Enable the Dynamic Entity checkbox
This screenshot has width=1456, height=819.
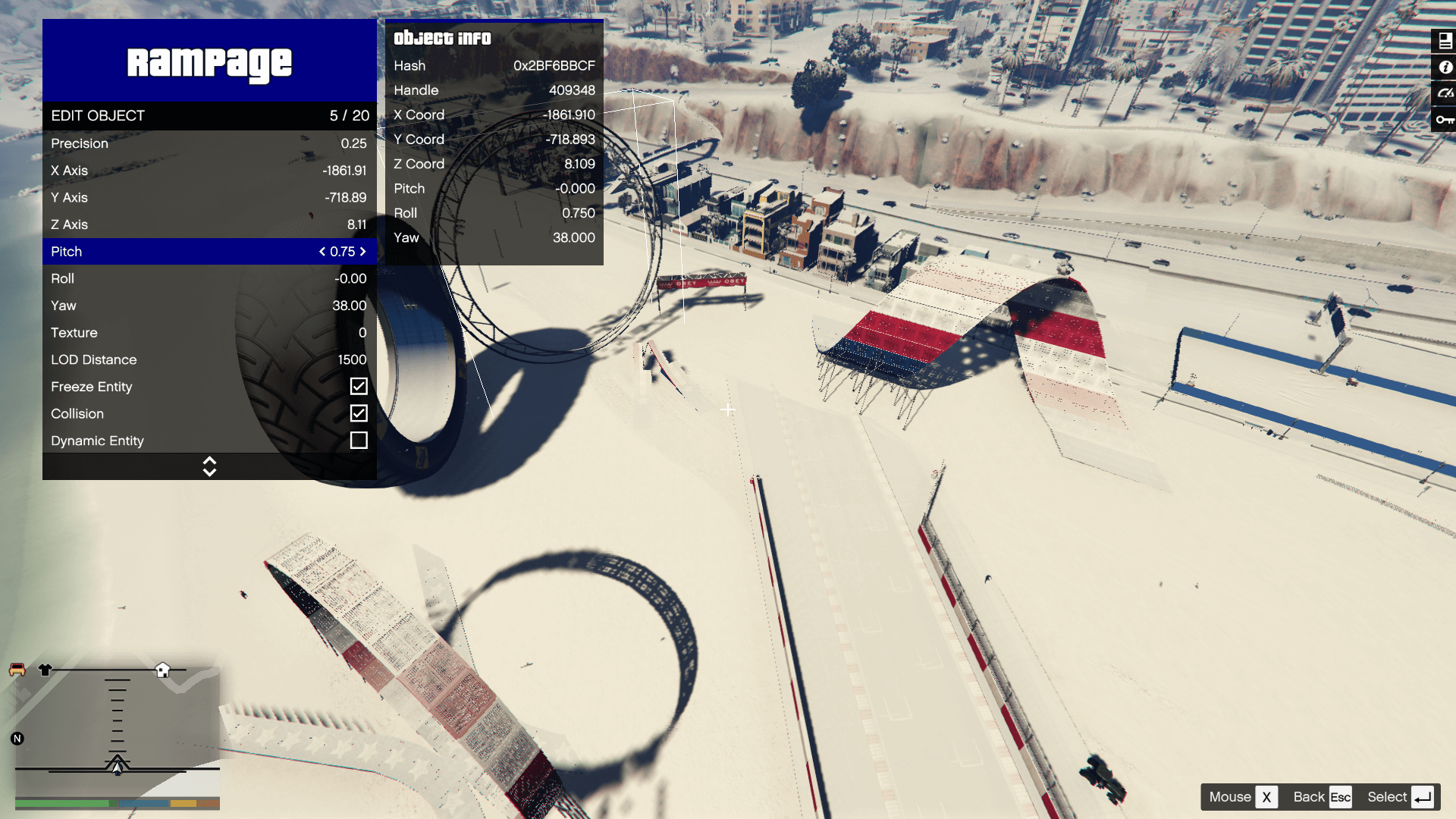click(x=359, y=441)
